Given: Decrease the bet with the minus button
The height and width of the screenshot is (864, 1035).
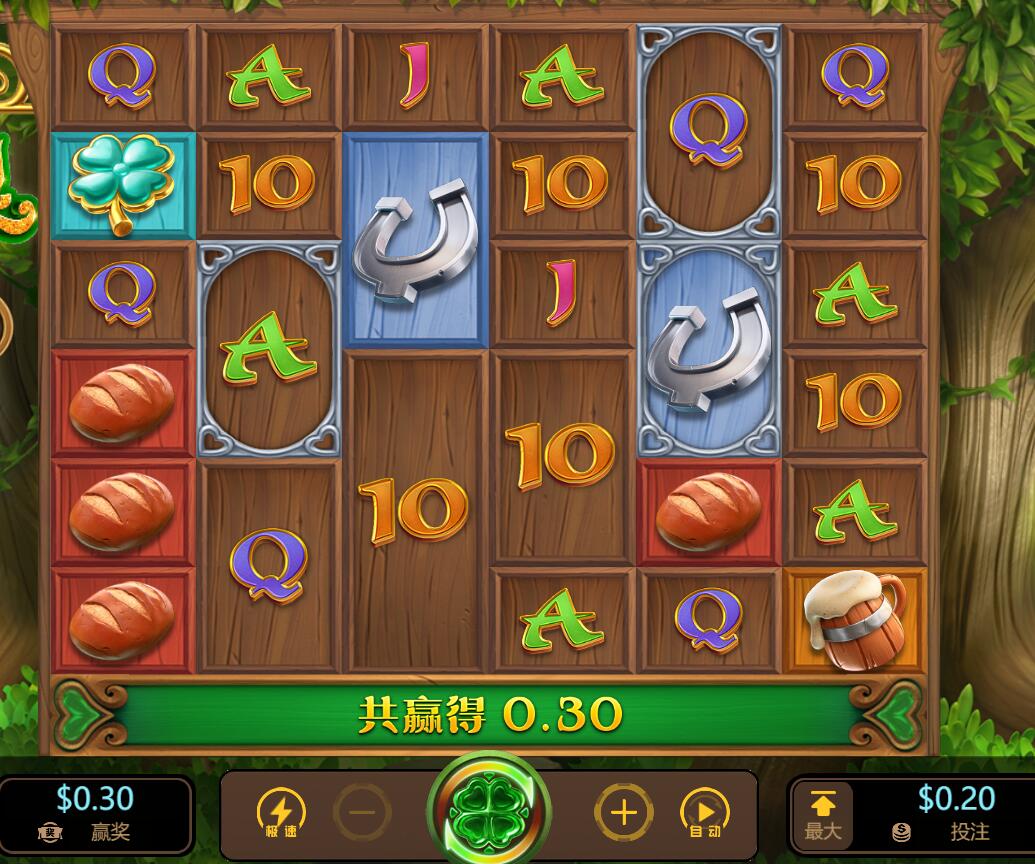Looking at the screenshot, I should point(362,812).
